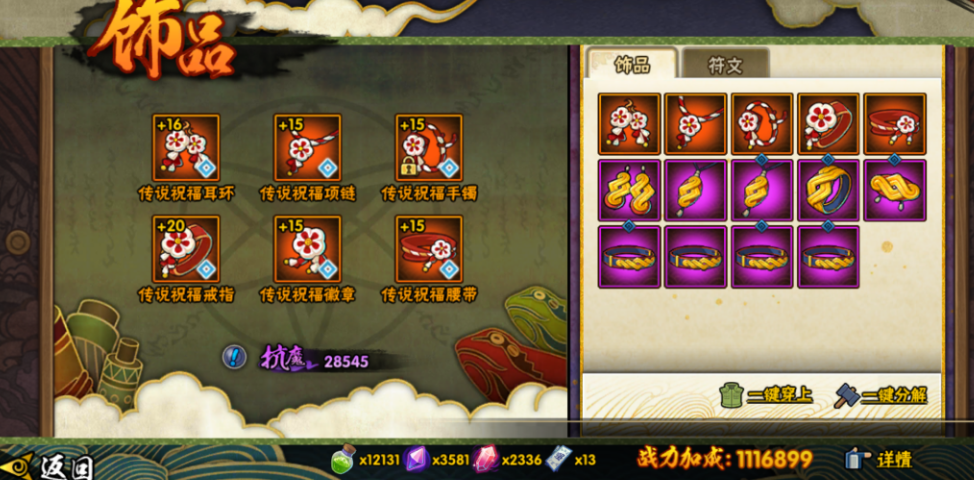
Task: Switch to the 符文 tab
Action: click(725, 65)
